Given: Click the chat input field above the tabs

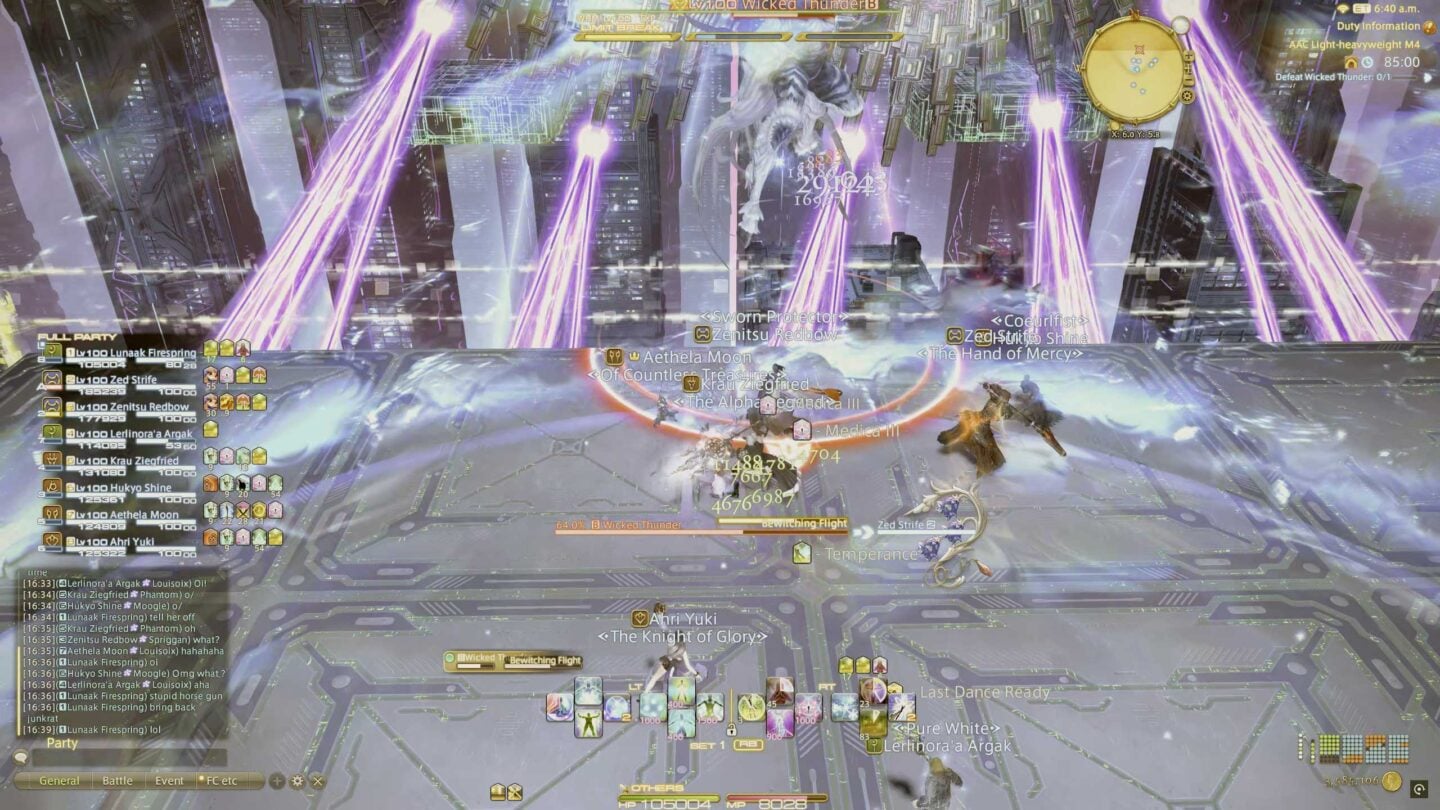Looking at the screenshot, I should [130, 757].
